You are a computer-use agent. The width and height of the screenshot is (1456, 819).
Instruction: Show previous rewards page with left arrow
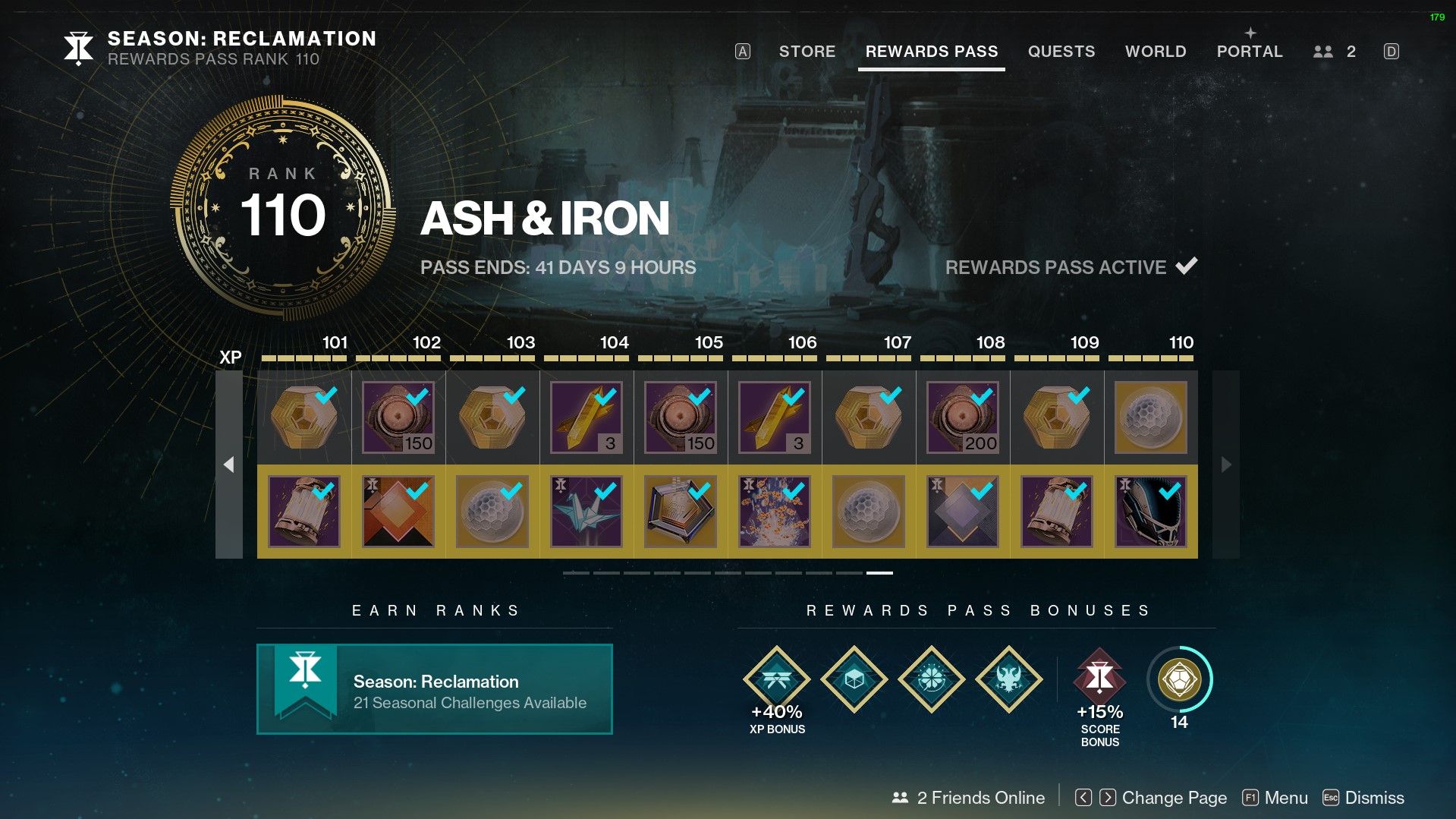[228, 465]
